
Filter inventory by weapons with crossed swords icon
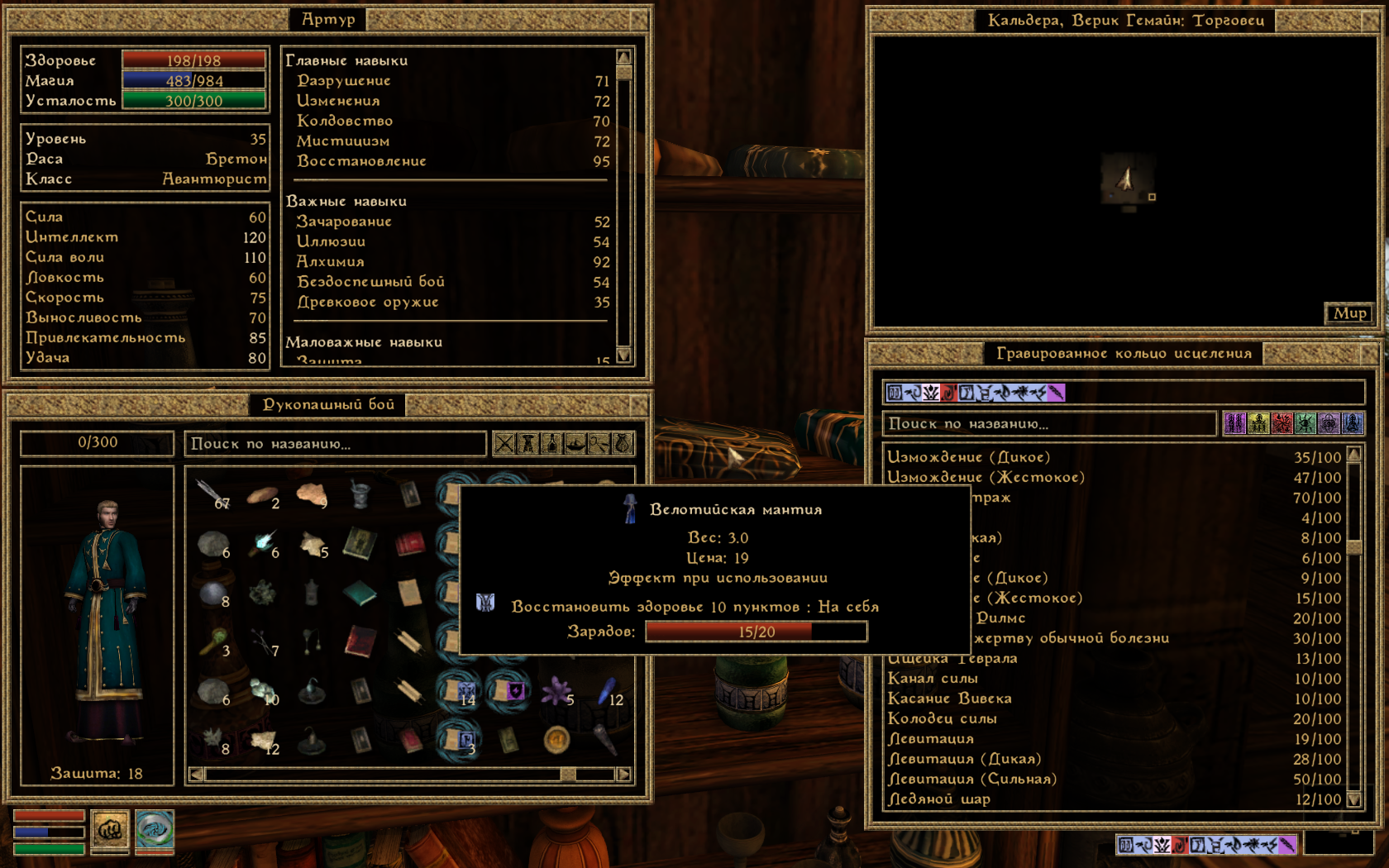pos(504,444)
